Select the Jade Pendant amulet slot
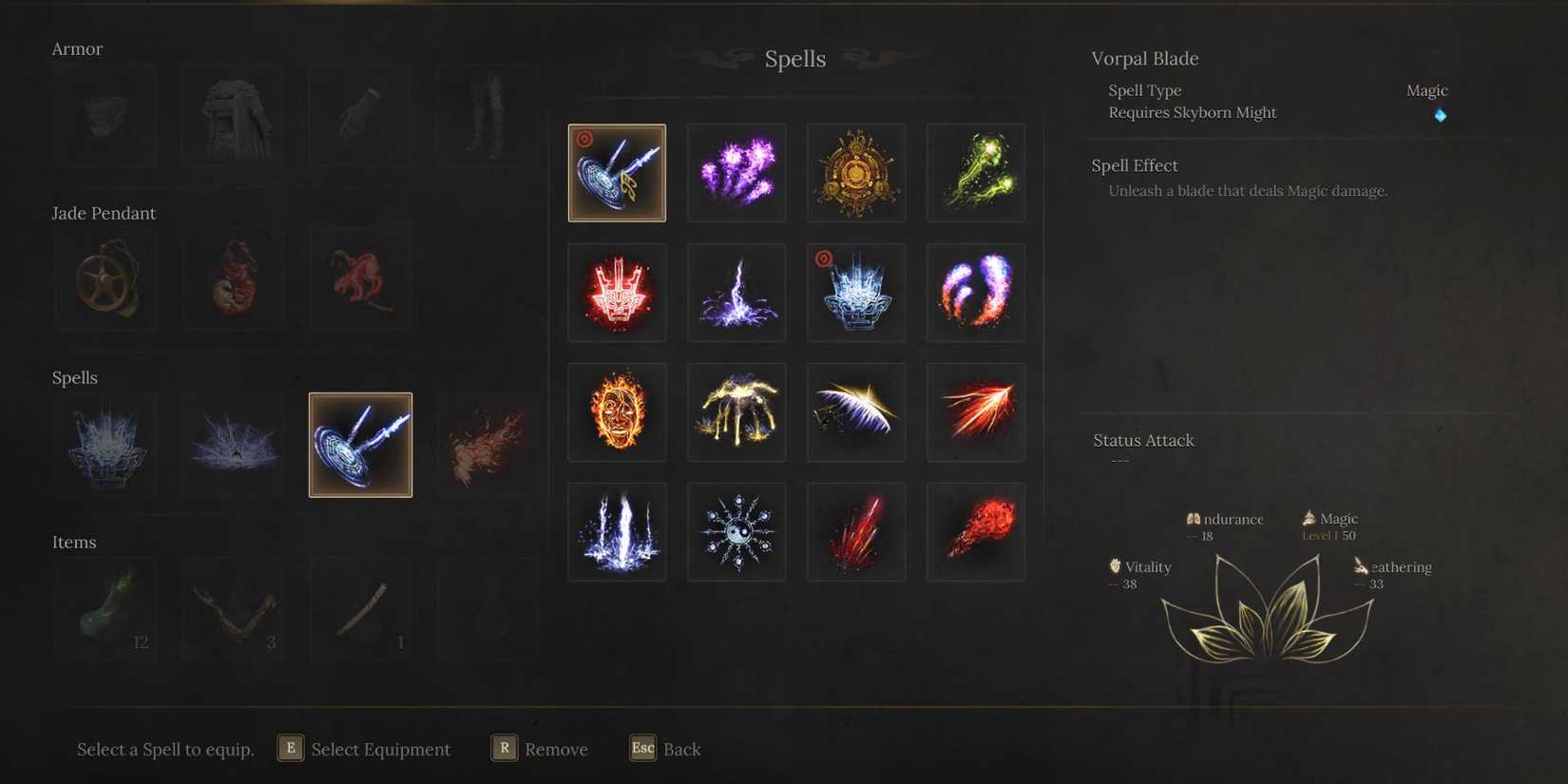The image size is (1568, 784). pos(105,278)
